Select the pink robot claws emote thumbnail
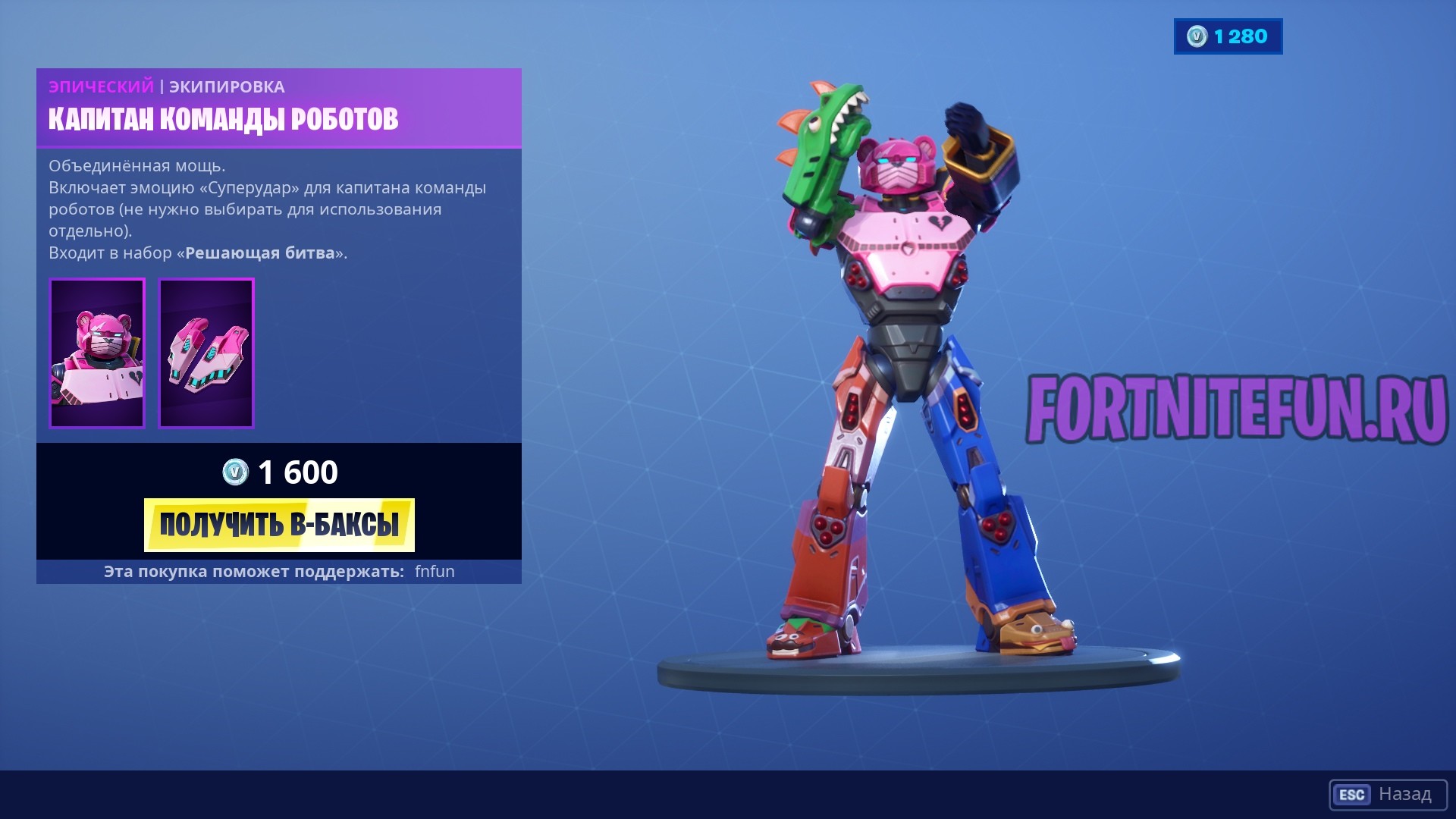 click(x=206, y=353)
